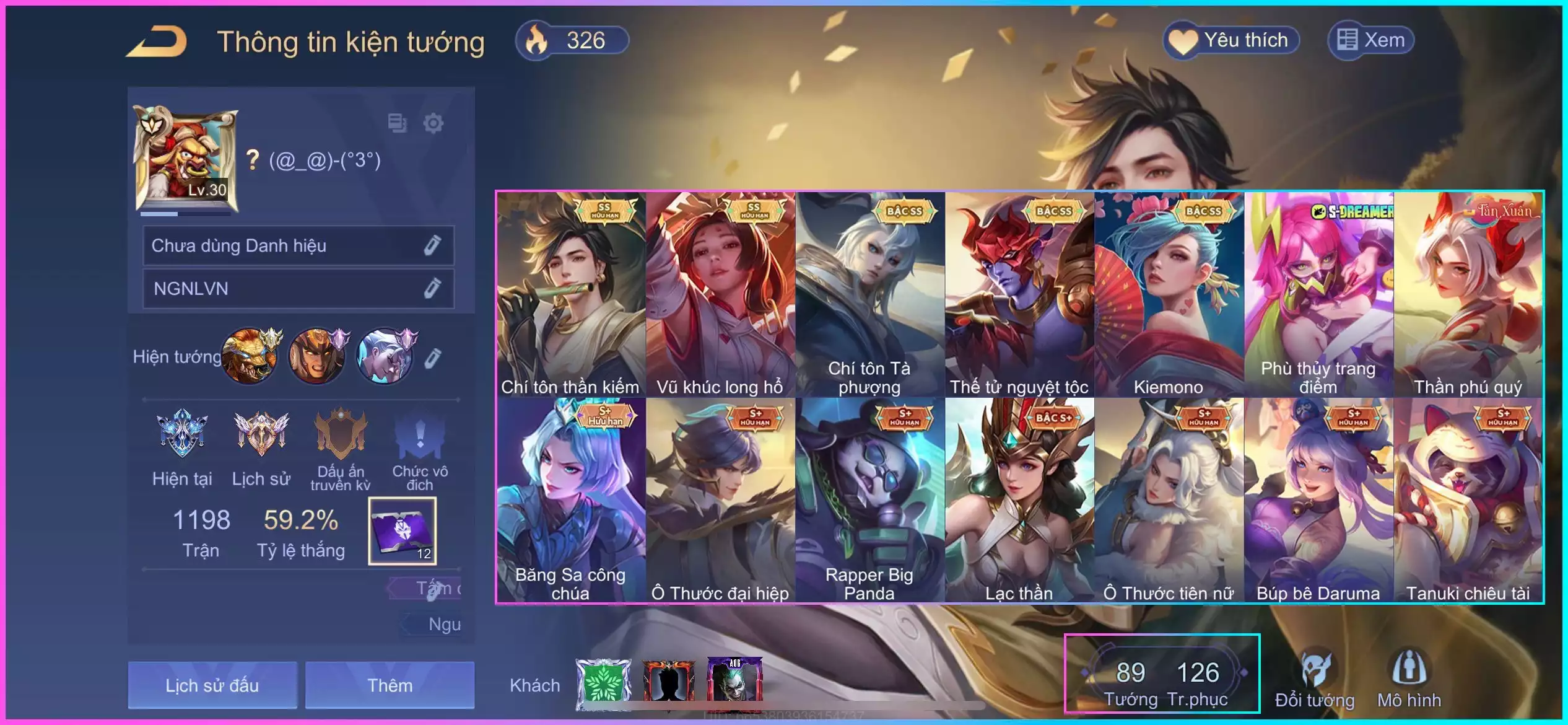Open profile settings gear icon
The height and width of the screenshot is (725, 1568).
433,123
